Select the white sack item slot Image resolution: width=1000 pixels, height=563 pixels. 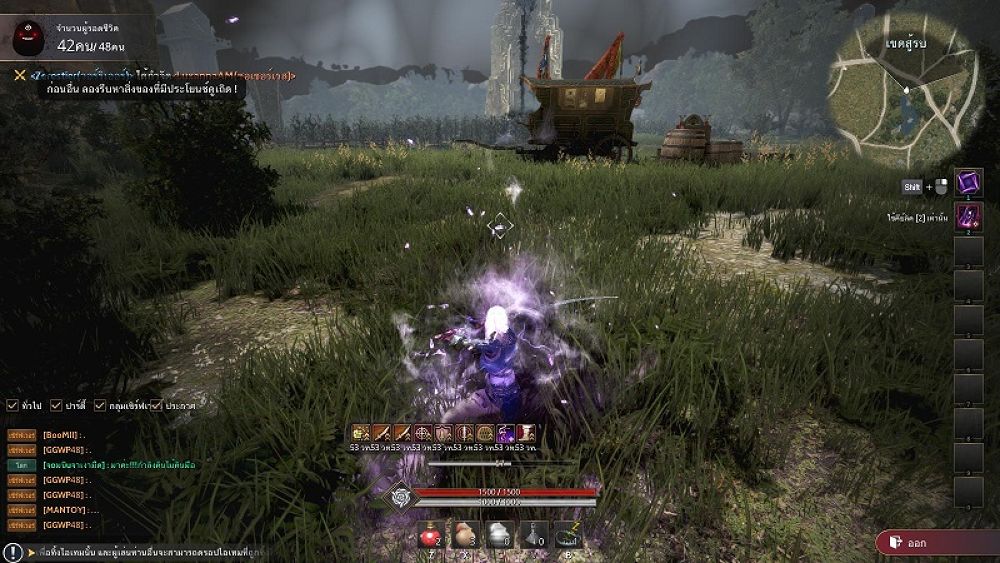coord(499,536)
